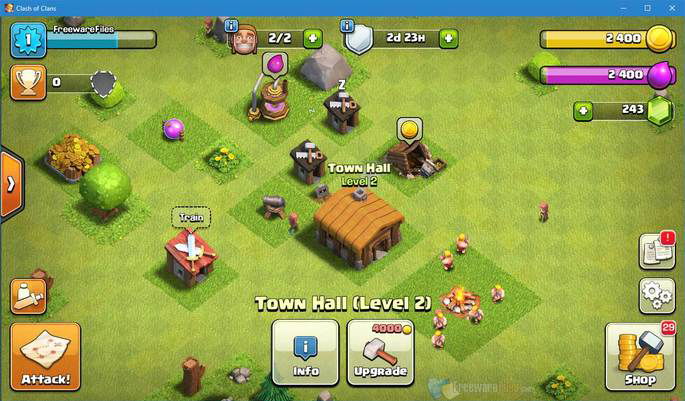This screenshot has width=685, height=401.
Task: Open the Town Hall Info panel
Action: point(305,353)
